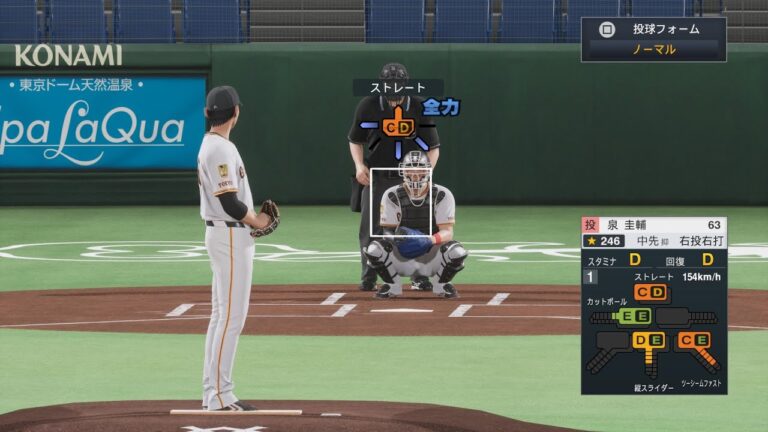This screenshot has width=768, height=432.
Task: Open pitcher 泉 圭輔 info header
Action: (654, 225)
